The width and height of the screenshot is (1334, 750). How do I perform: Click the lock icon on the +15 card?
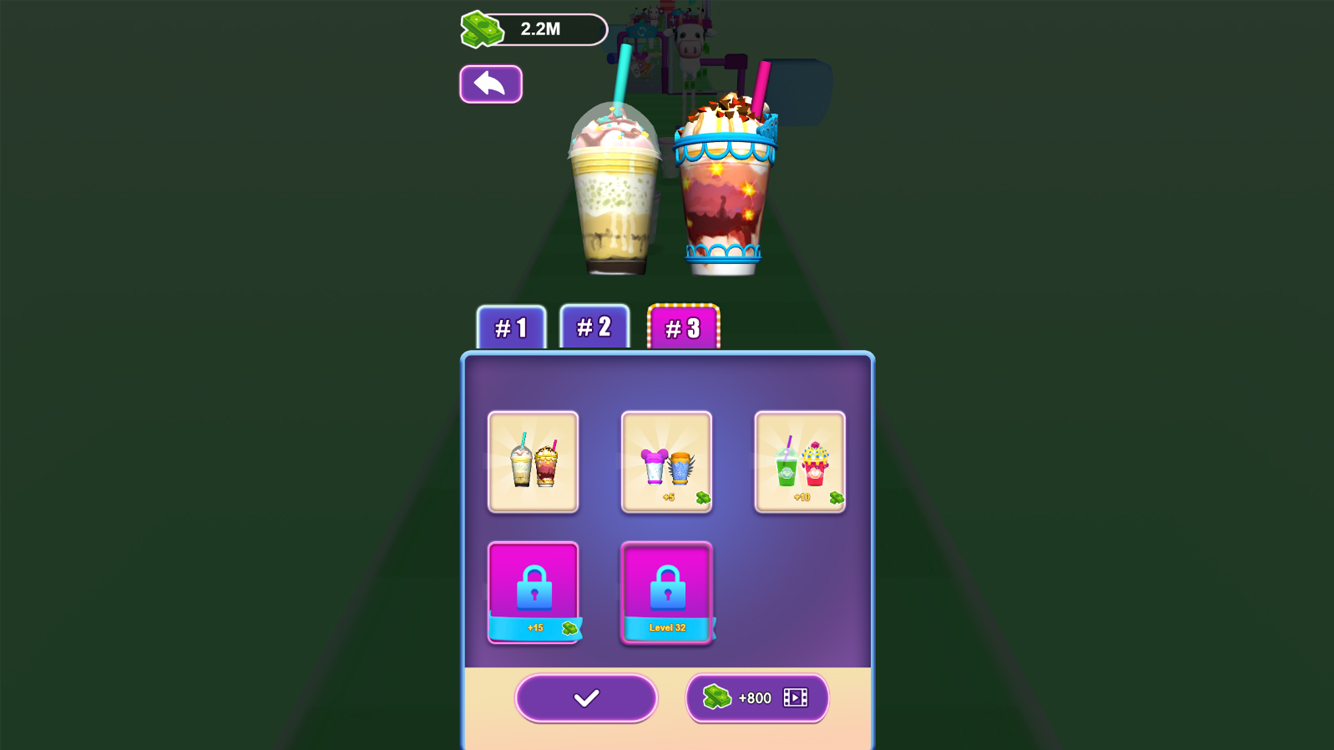(533, 588)
